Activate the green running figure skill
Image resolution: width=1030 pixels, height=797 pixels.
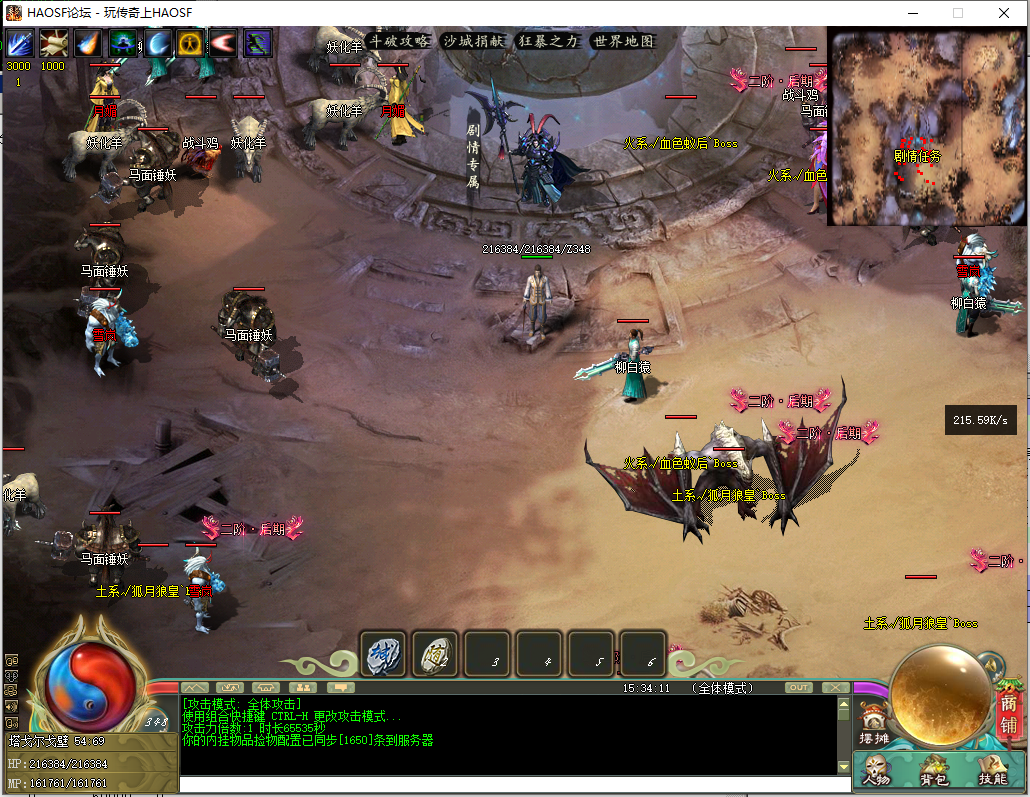(258, 43)
